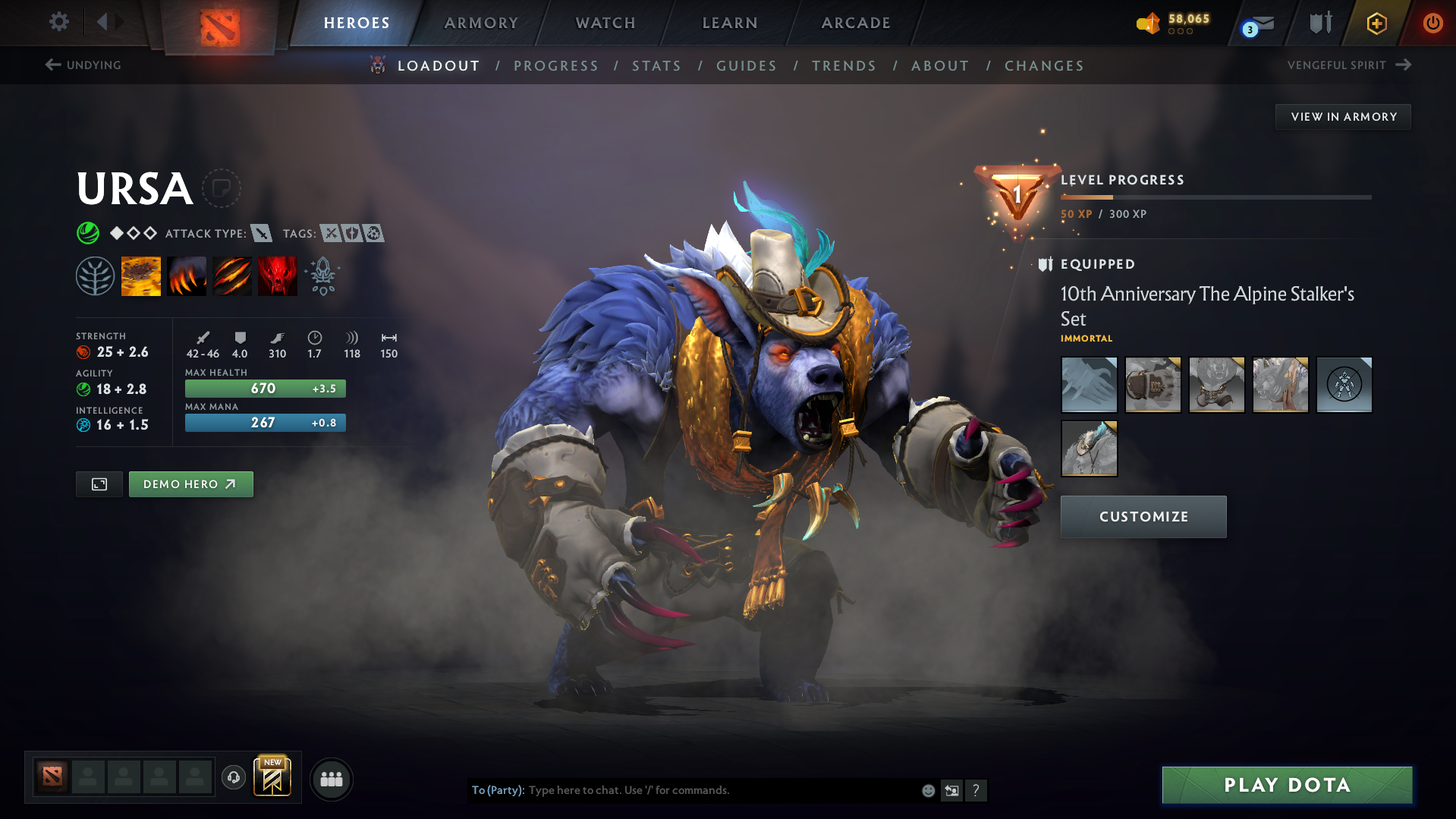Viewport: 1456px width, 819px height.
Task: Click the PLAY DOTA button
Action: tap(1285, 785)
